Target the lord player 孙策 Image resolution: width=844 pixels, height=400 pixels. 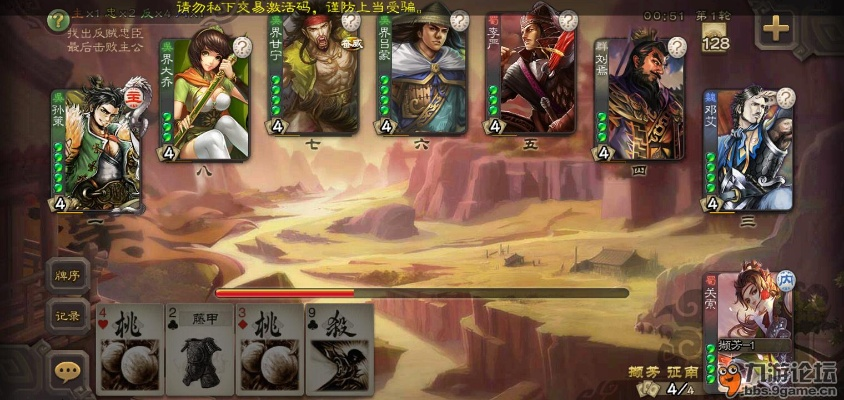point(95,145)
